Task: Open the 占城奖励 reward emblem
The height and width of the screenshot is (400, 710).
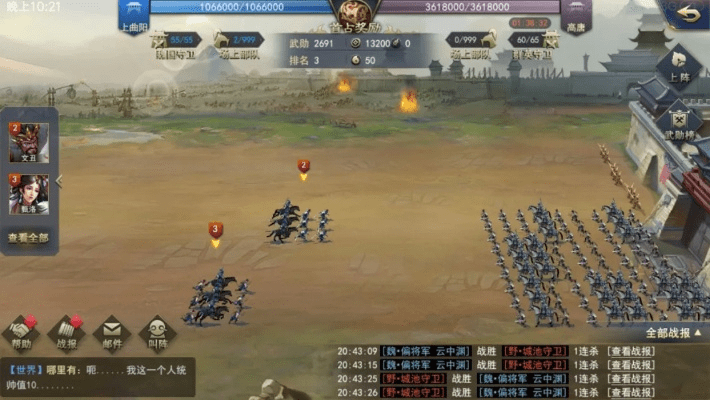Action: coord(354,14)
